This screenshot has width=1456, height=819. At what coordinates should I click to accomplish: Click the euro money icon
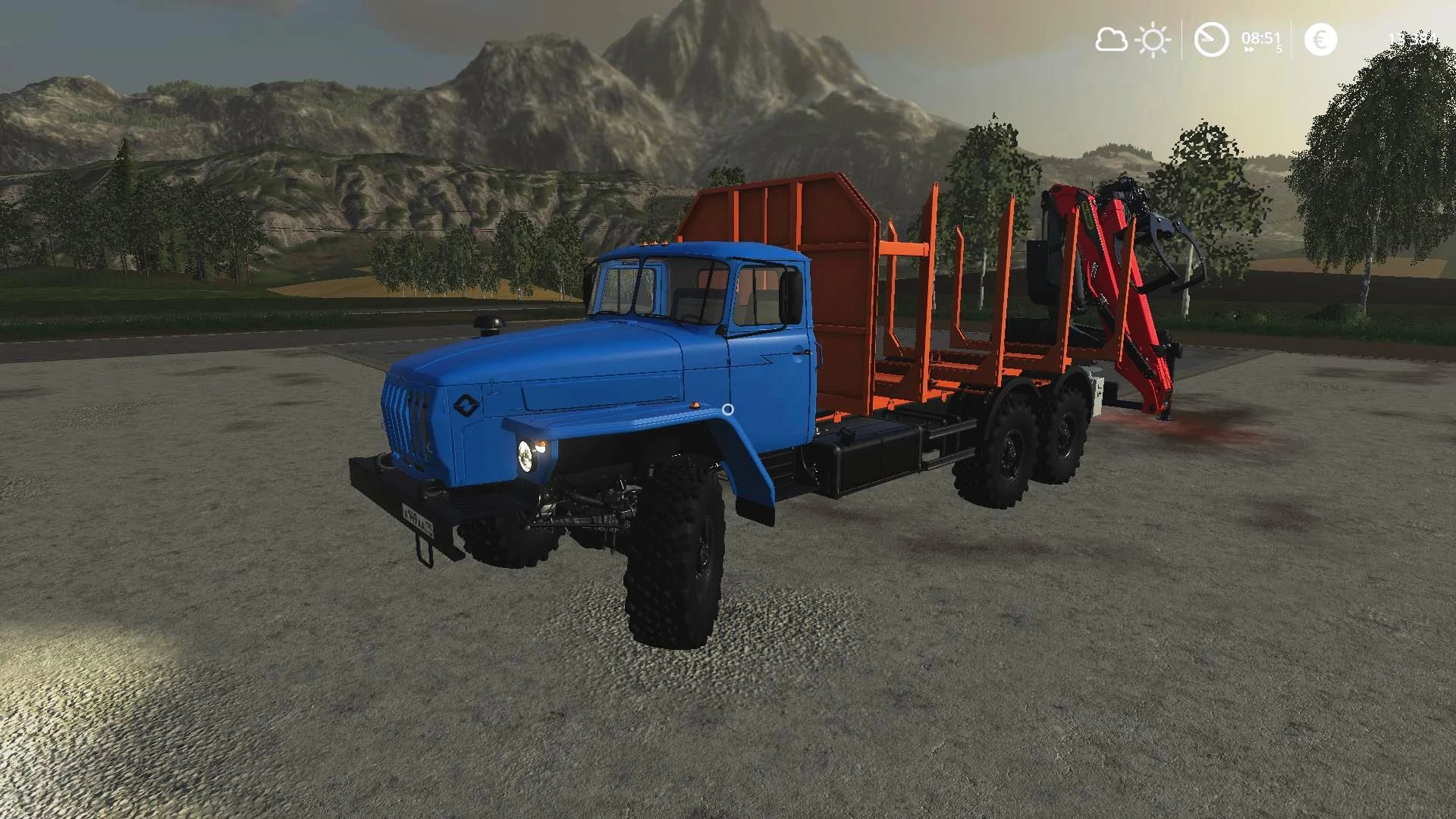1320,39
